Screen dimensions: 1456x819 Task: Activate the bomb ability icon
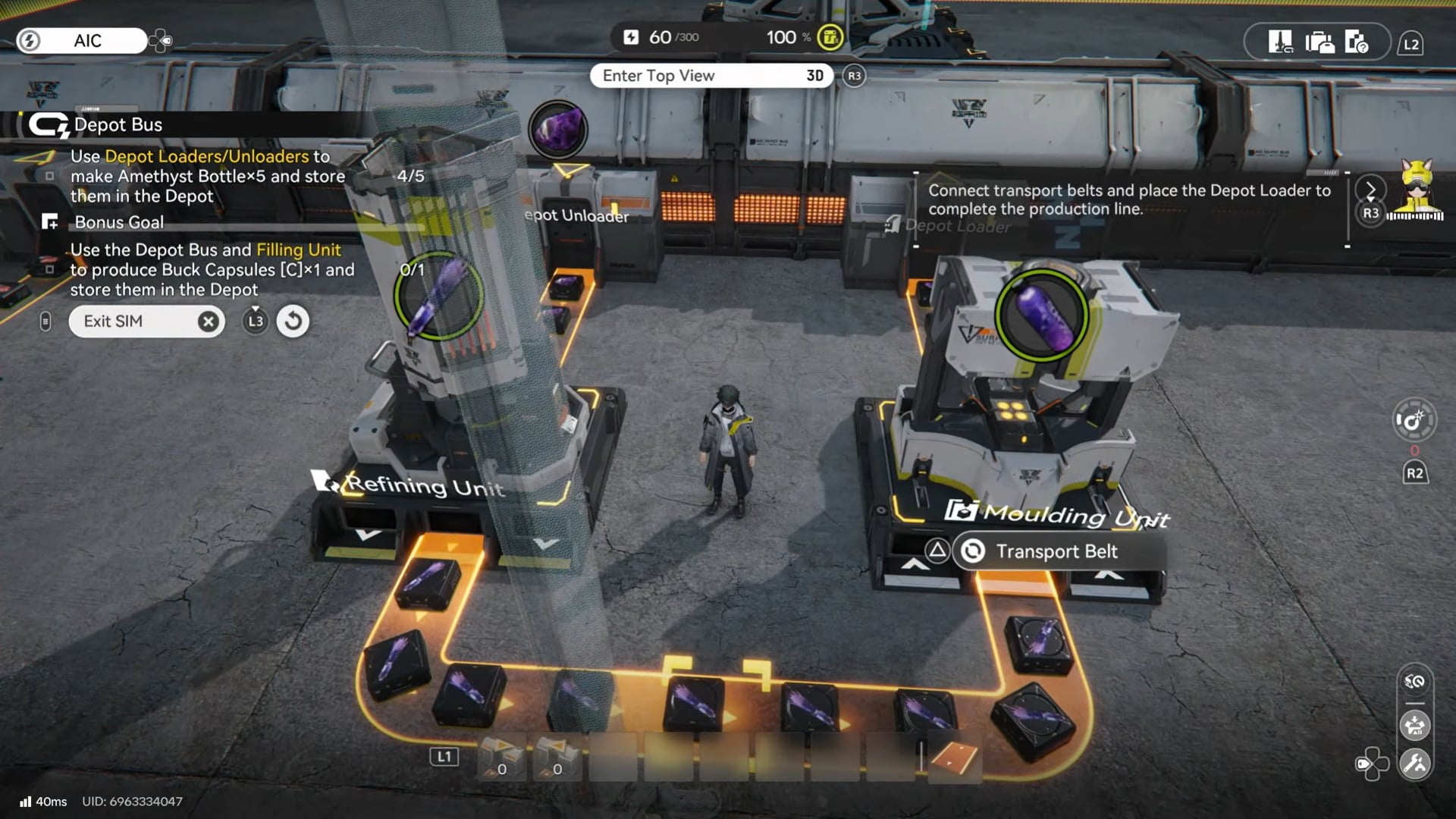(x=1414, y=420)
